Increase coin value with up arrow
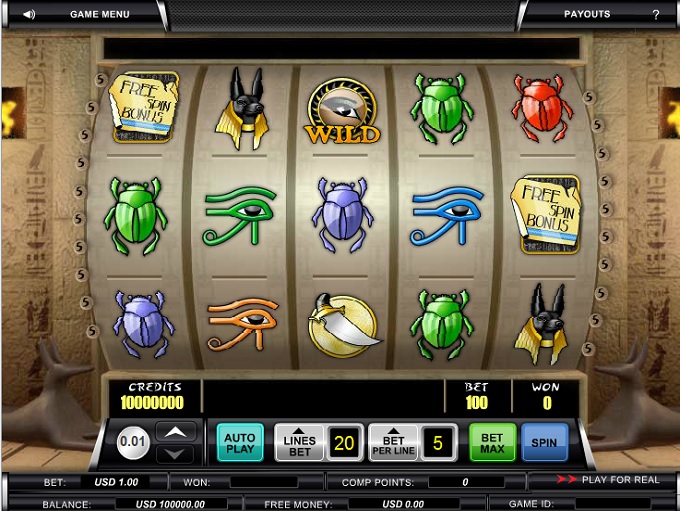 (175, 431)
